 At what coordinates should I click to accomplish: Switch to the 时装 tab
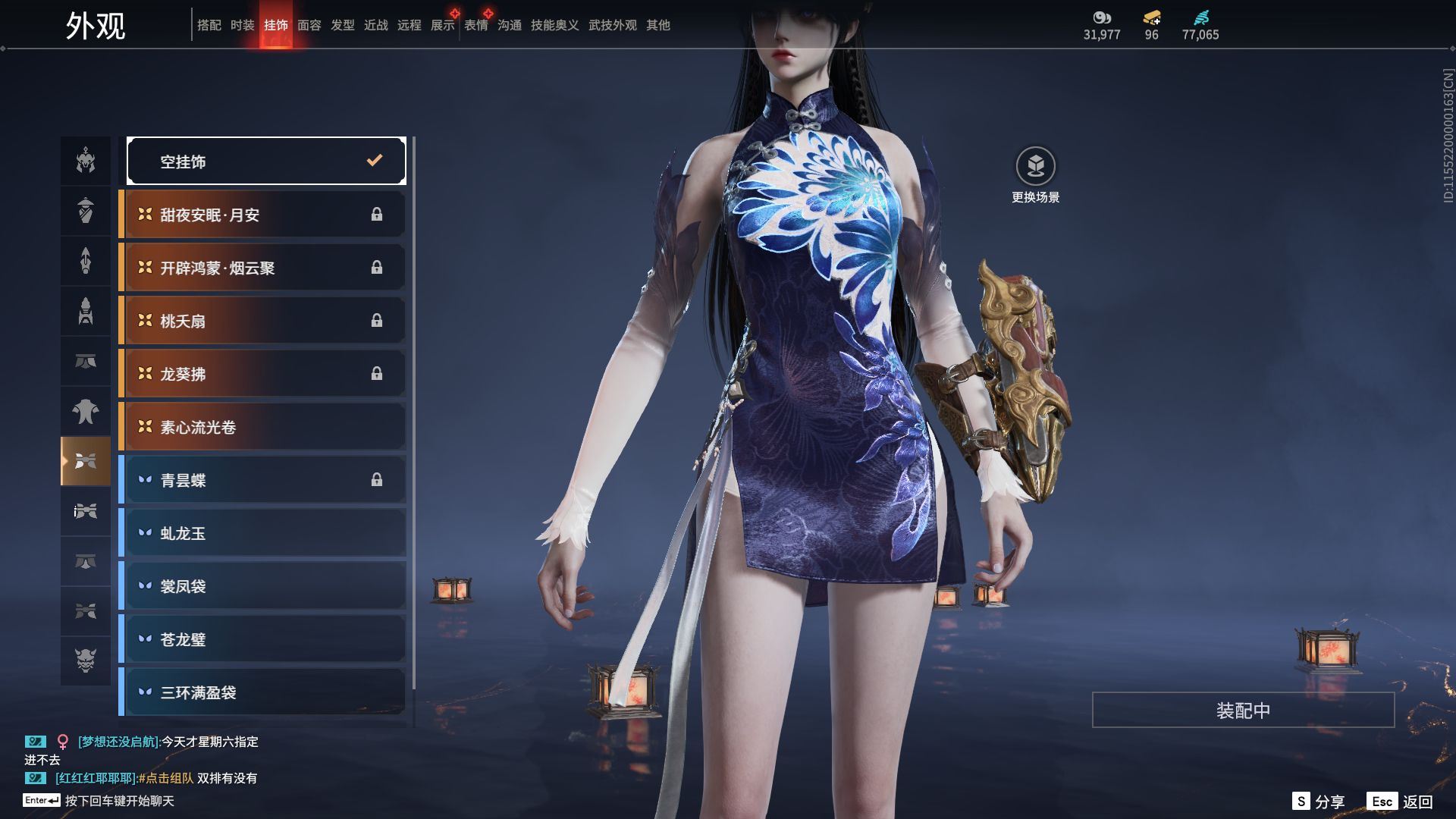[x=243, y=26]
